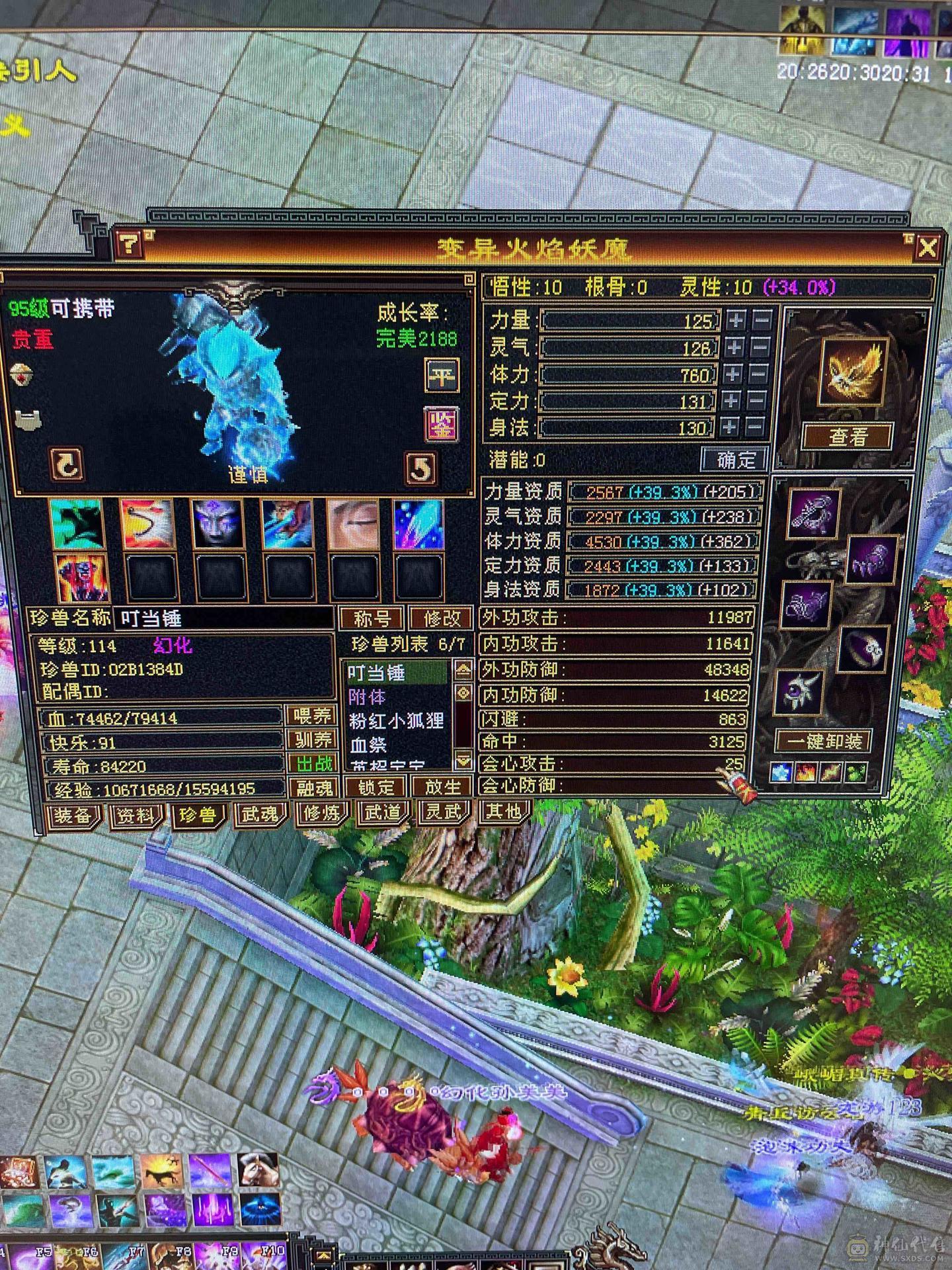
Task: Open help via the question mark icon
Action: click(130, 246)
